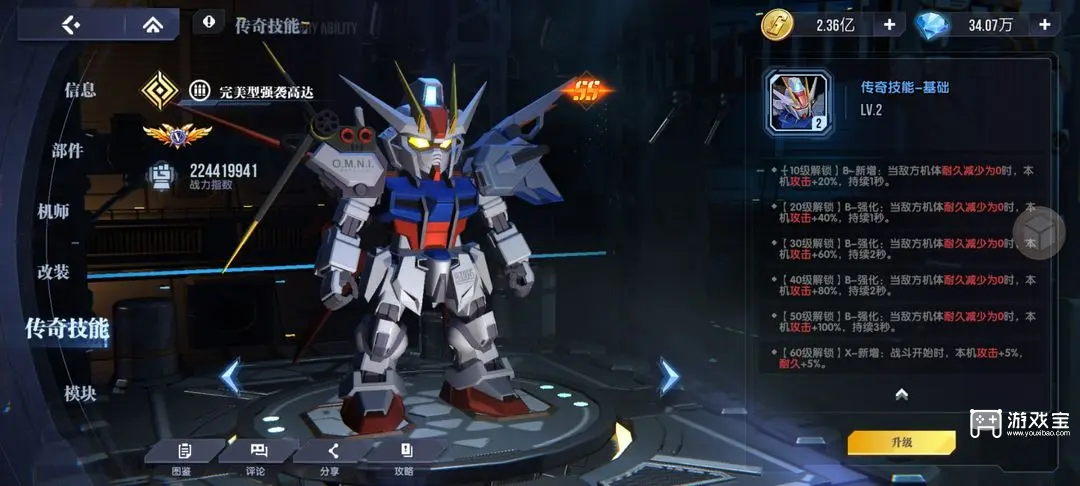The height and width of the screenshot is (486, 1080).
Task: Click the yellow 升级 upgrade button
Action: coord(901,442)
